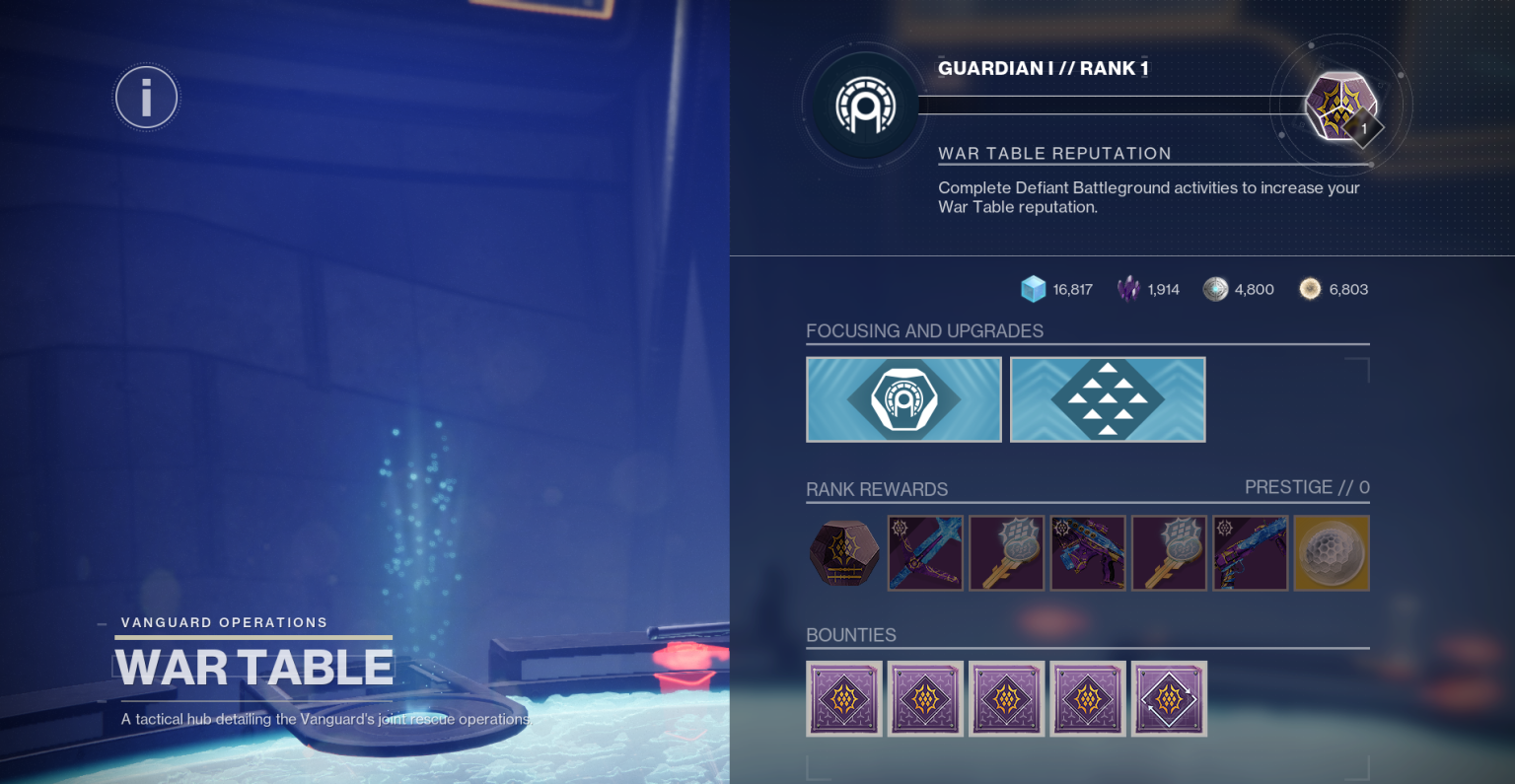Viewport: 1515px width, 784px height.
Task: Select the repeatable bounty with circular arrows
Action: pos(1169,698)
